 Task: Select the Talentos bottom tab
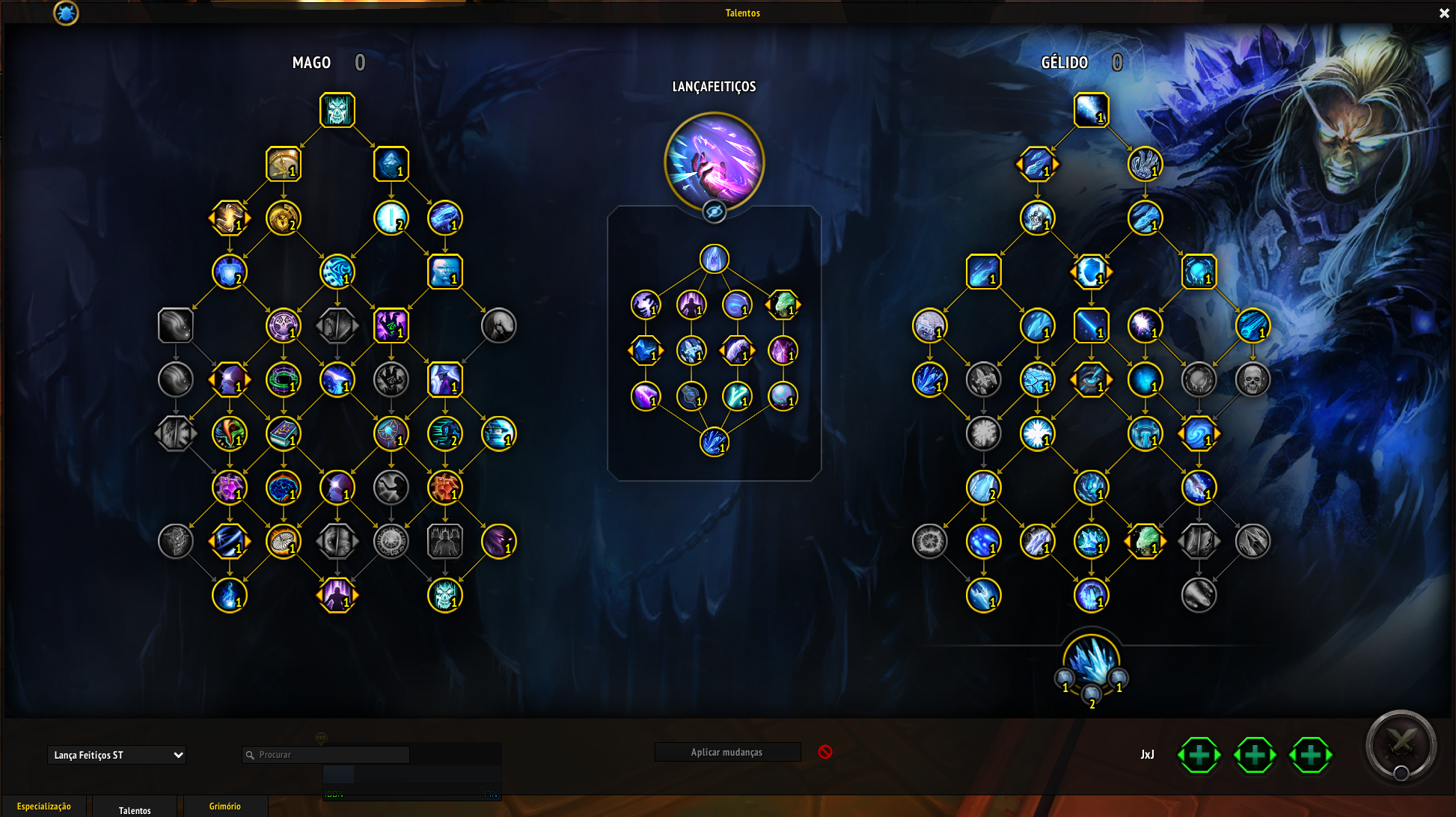pyautogui.click(x=135, y=810)
